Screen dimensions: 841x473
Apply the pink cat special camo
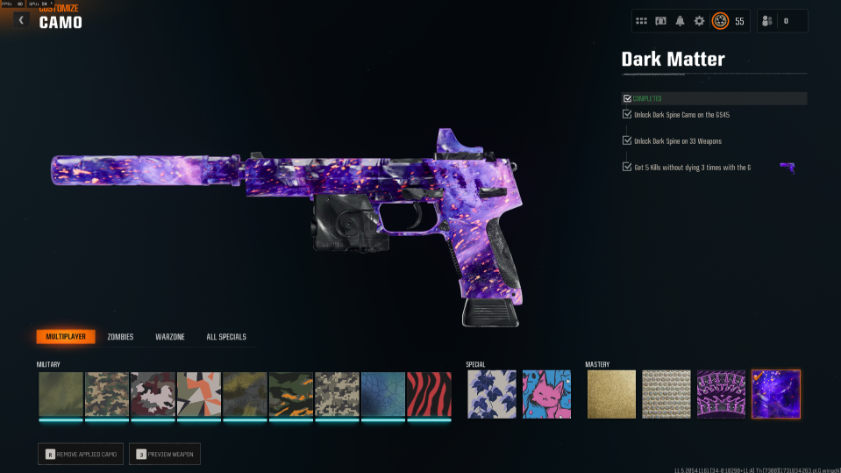[x=547, y=394]
